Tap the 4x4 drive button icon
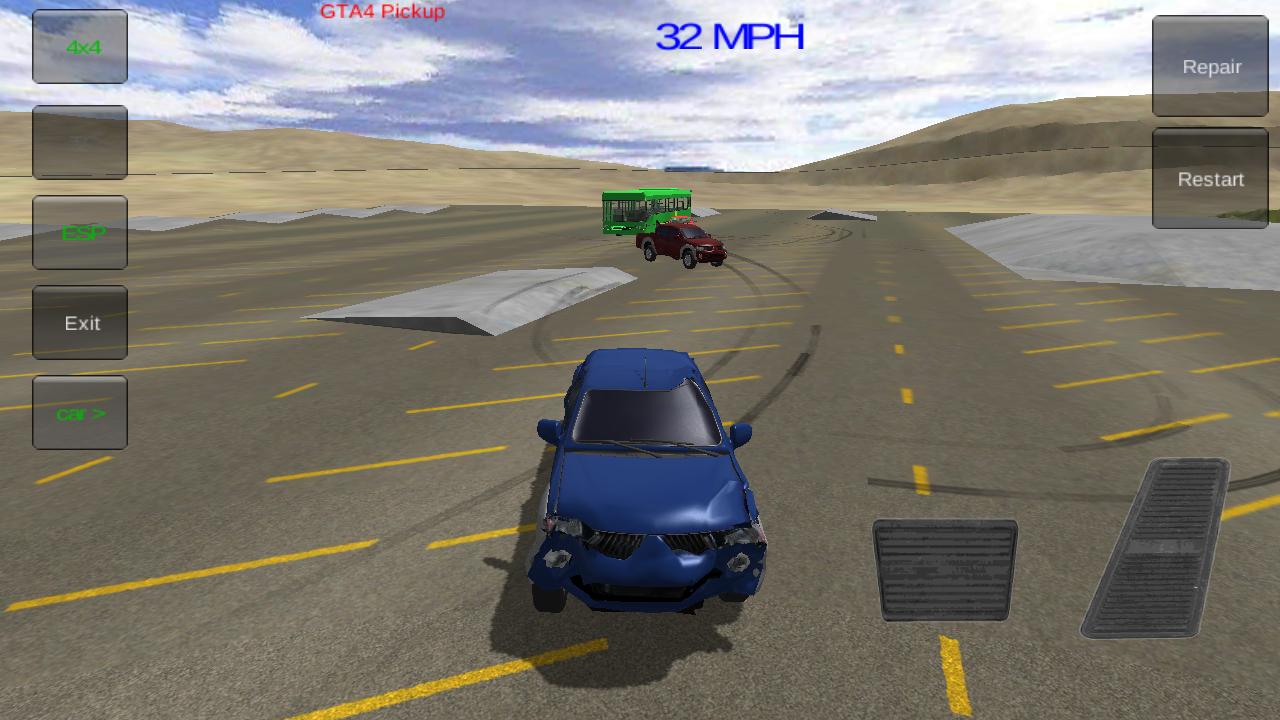The image size is (1280, 720). click(x=79, y=46)
